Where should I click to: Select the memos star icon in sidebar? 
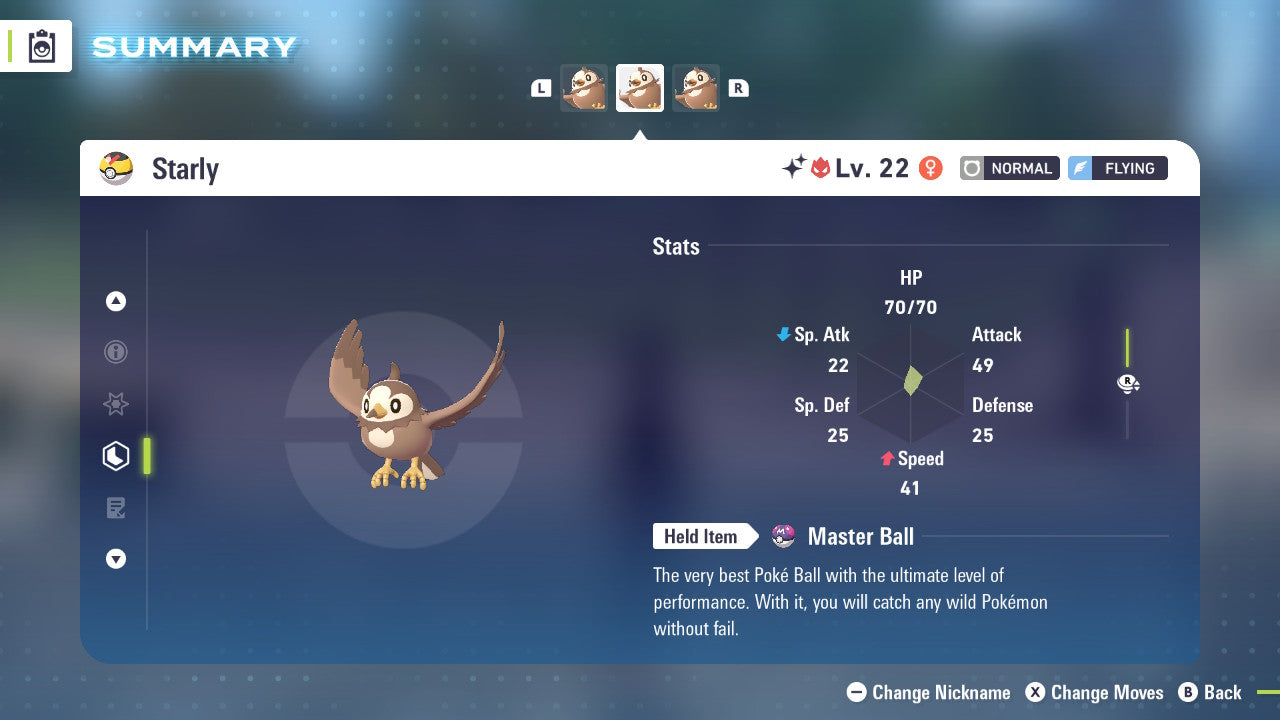coord(115,404)
